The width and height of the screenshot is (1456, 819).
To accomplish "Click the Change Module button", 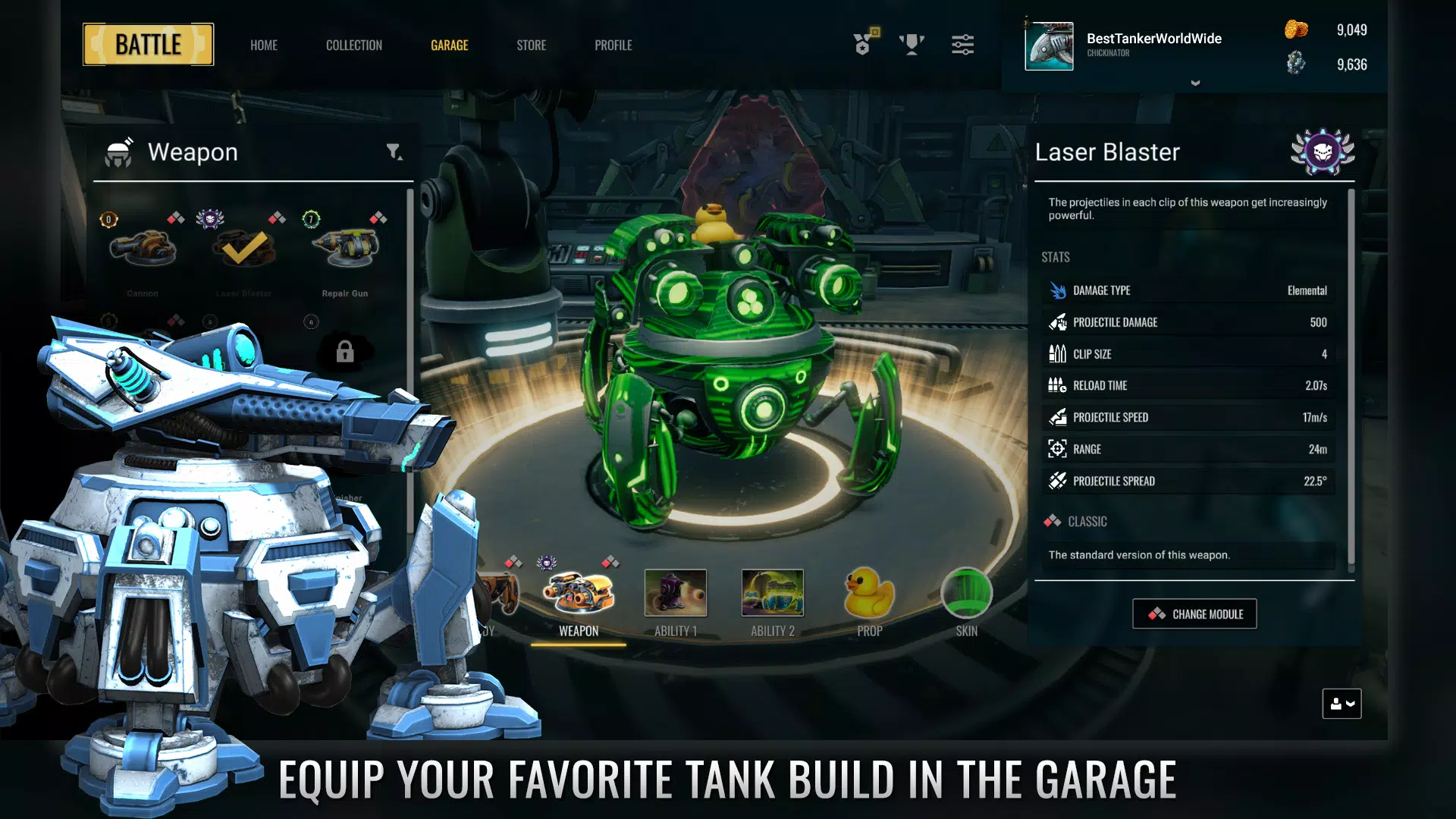I will tap(1194, 613).
